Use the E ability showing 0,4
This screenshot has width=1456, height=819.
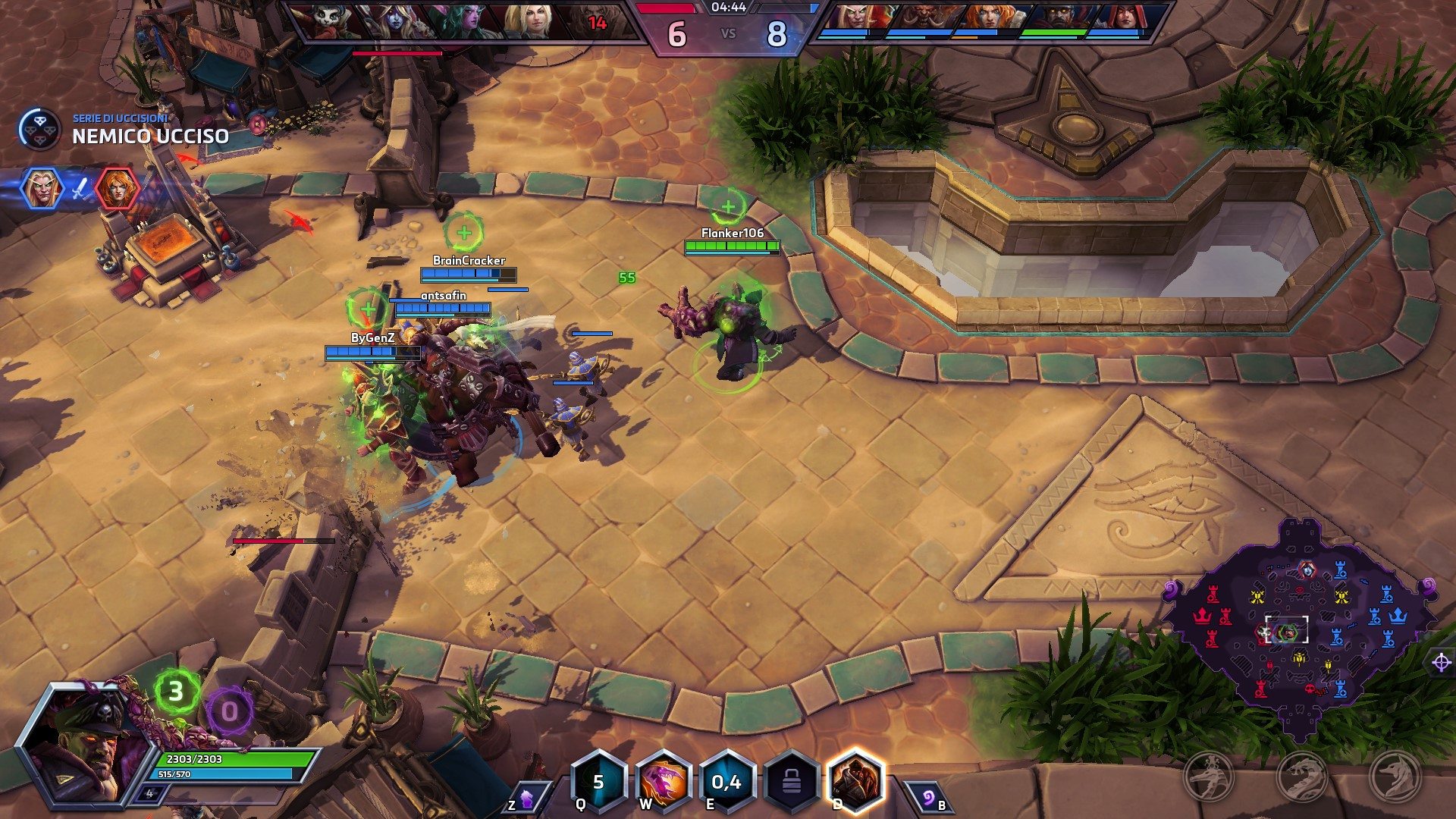click(x=726, y=782)
